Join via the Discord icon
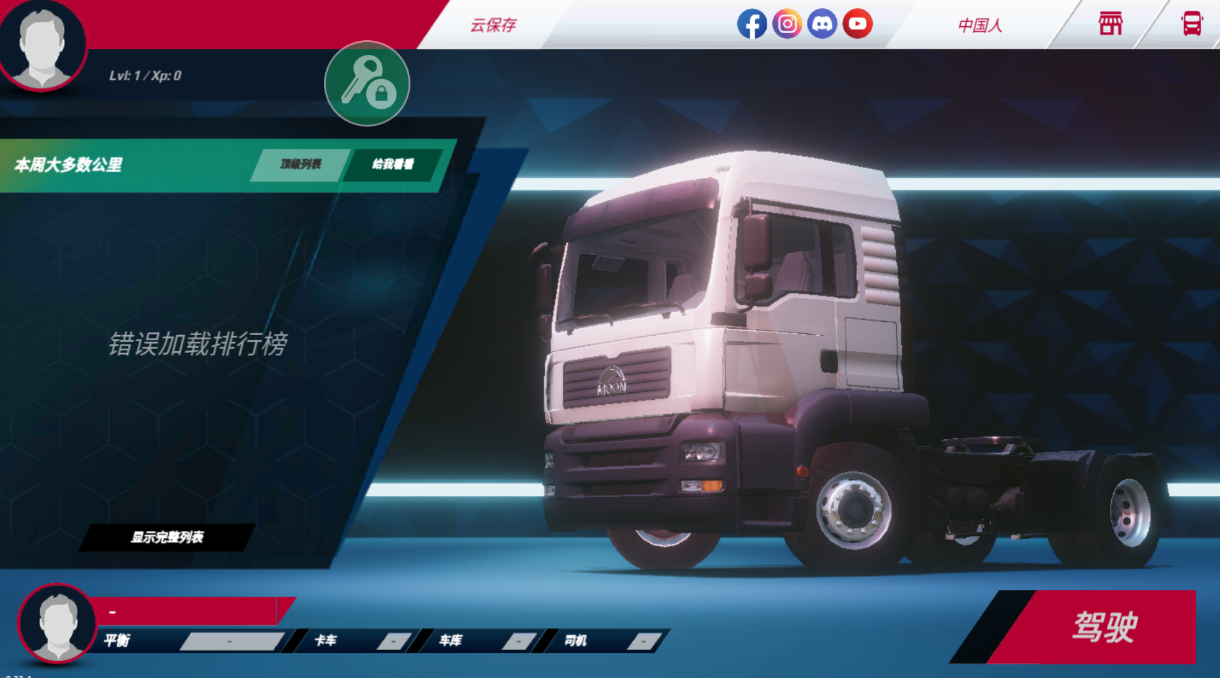1220x678 pixels. 822,24
